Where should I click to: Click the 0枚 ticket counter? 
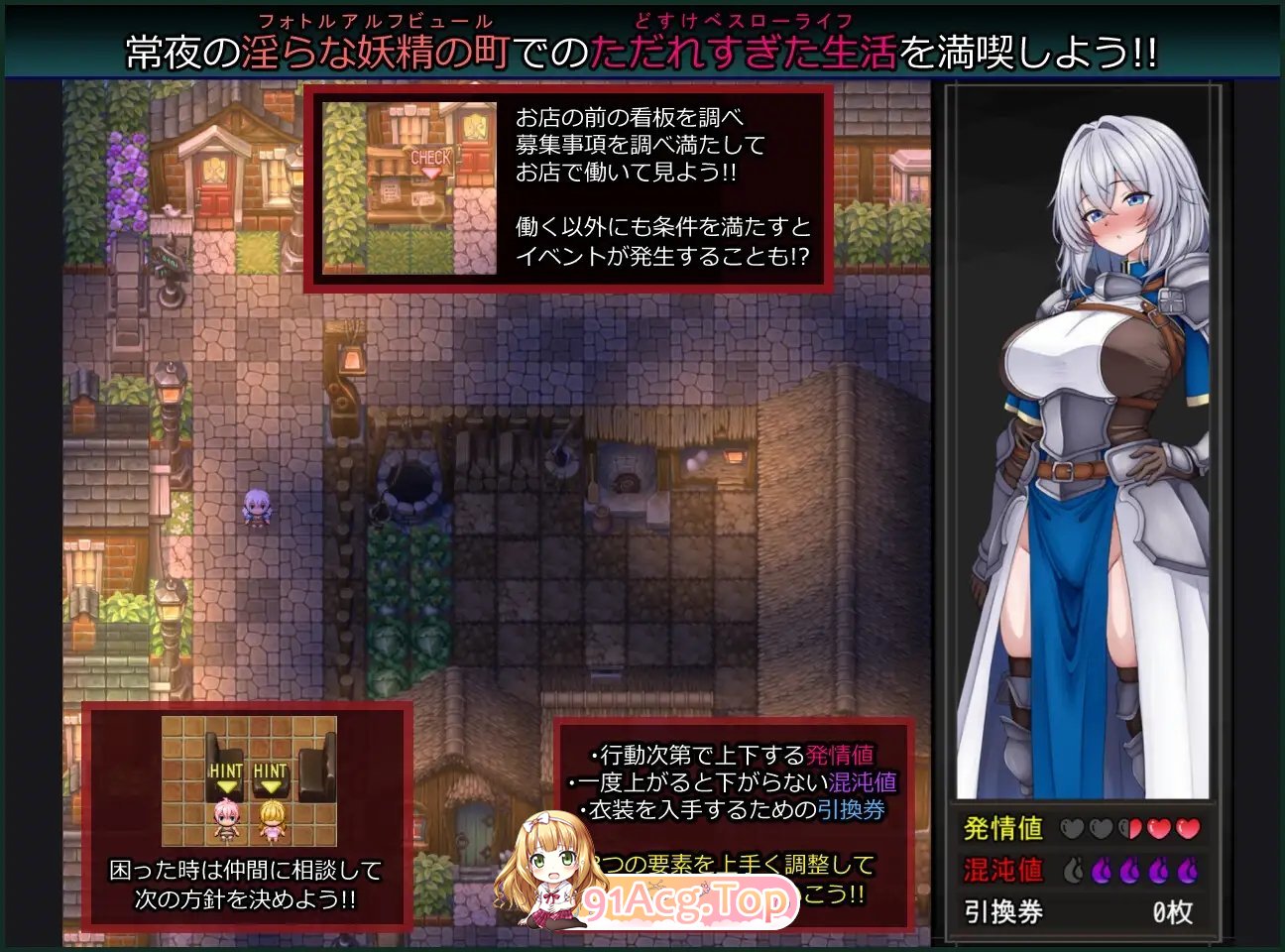coord(1171,911)
